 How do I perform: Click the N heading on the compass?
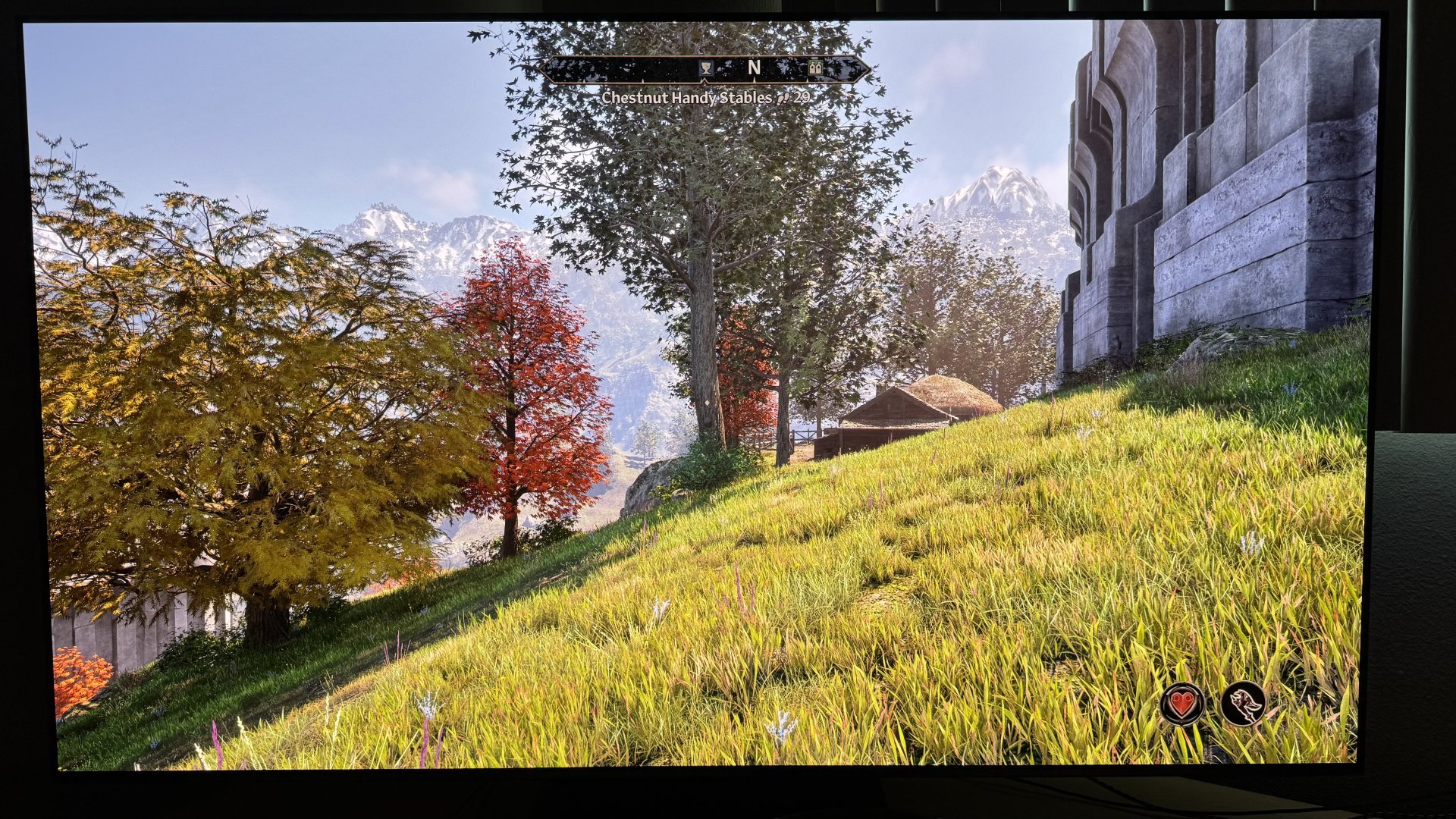tap(754, 67)
